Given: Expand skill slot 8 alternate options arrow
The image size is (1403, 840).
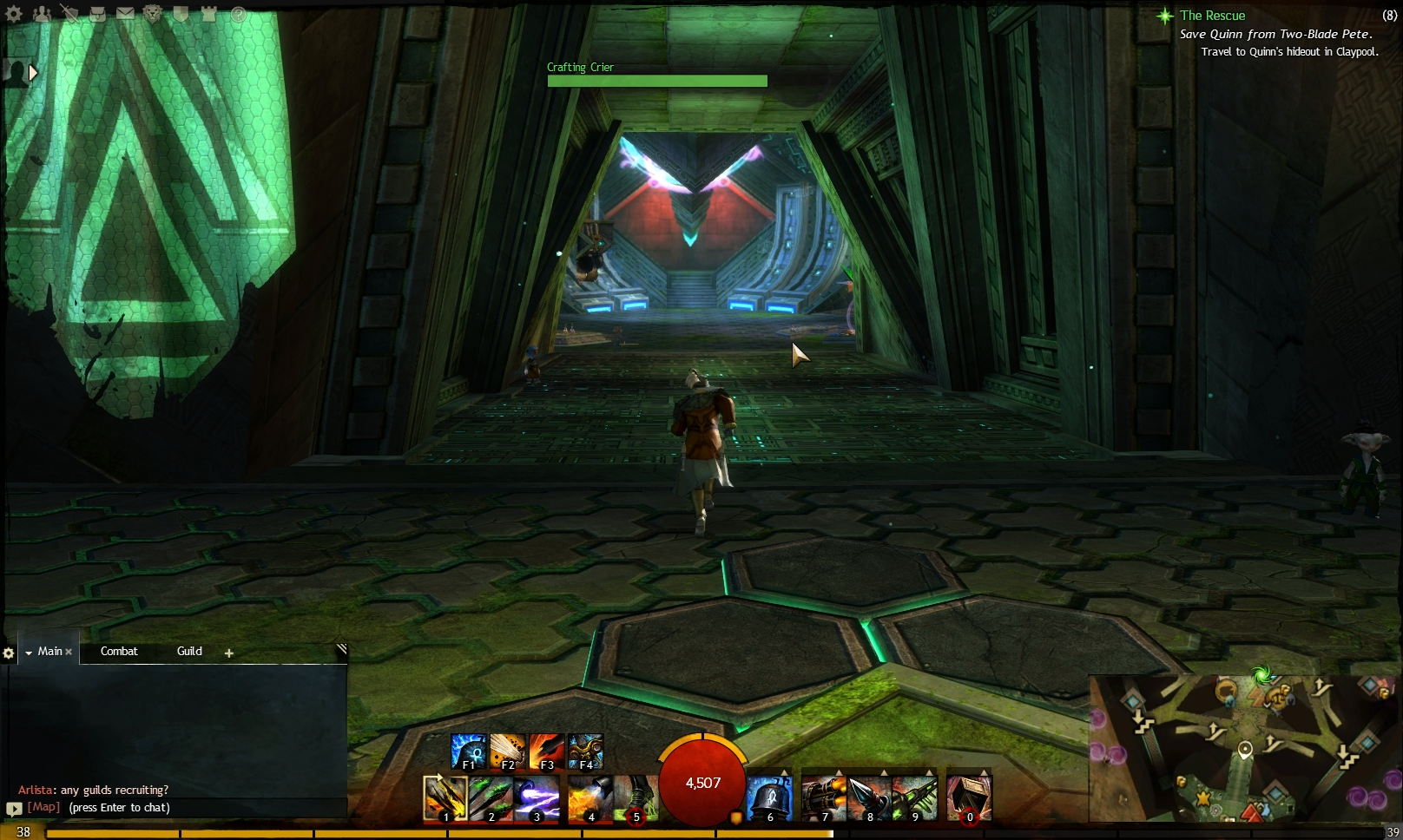Looking at the screenshot, I should pos(884,771).
